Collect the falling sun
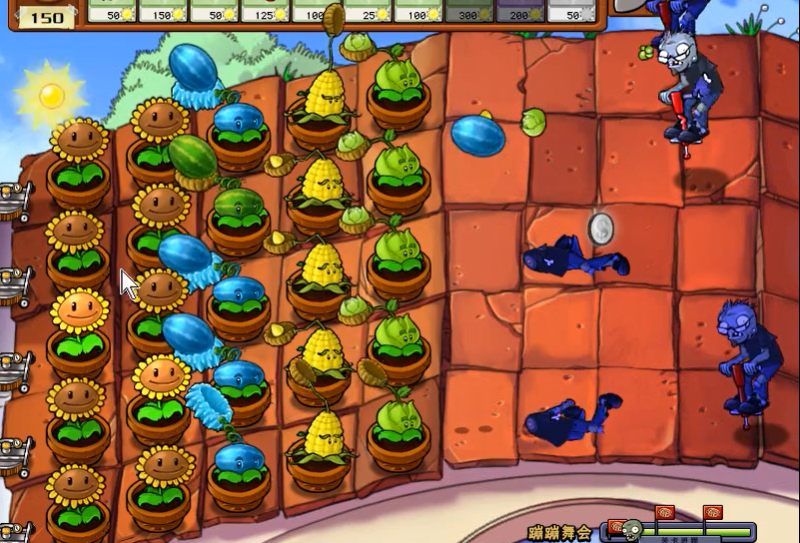 [x=51, y=95]
